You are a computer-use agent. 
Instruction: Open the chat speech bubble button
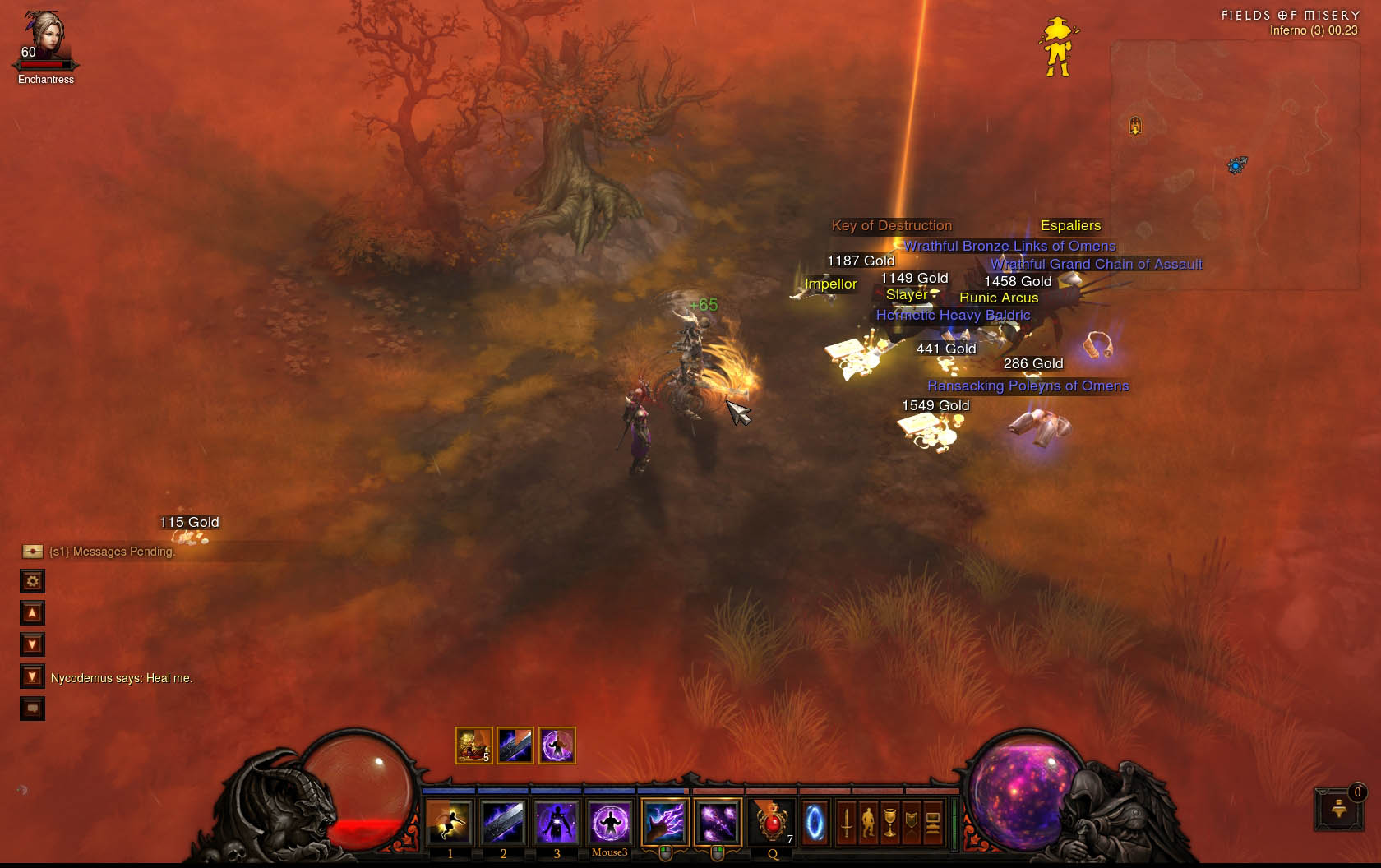click(32, 709)
